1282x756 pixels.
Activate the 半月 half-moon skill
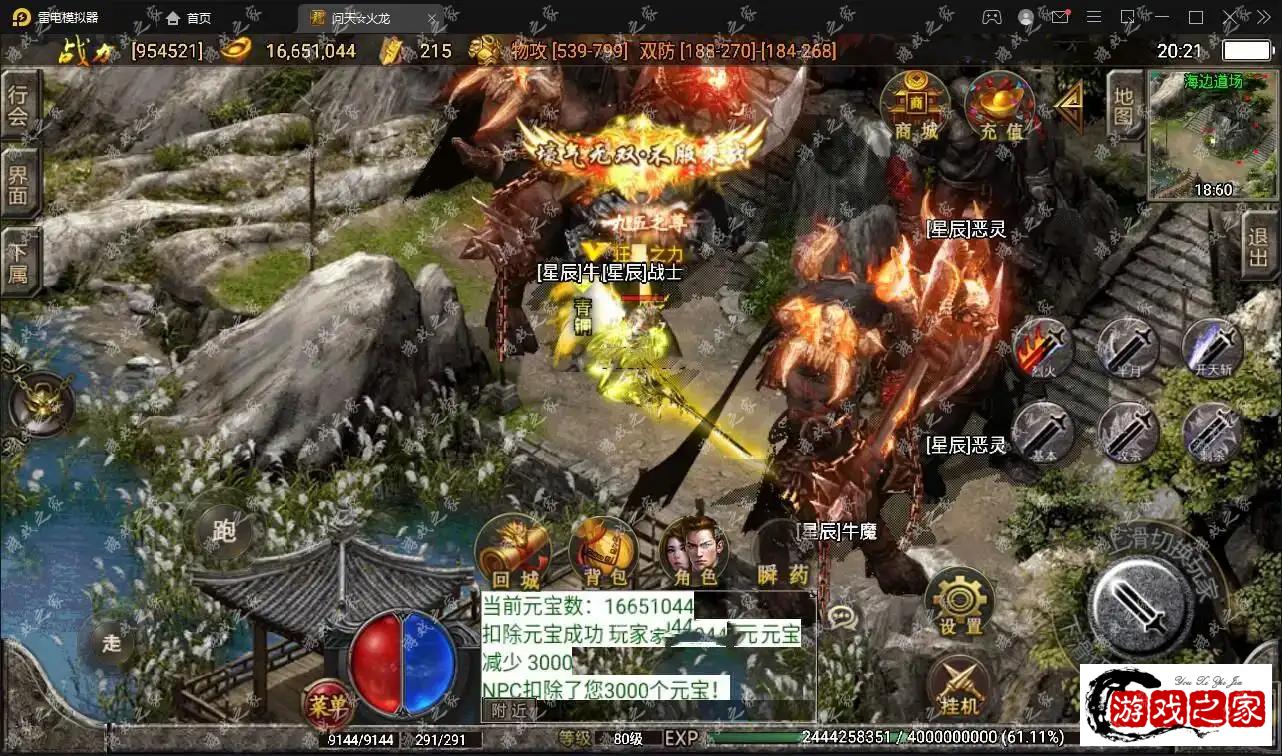point(1127,349)
